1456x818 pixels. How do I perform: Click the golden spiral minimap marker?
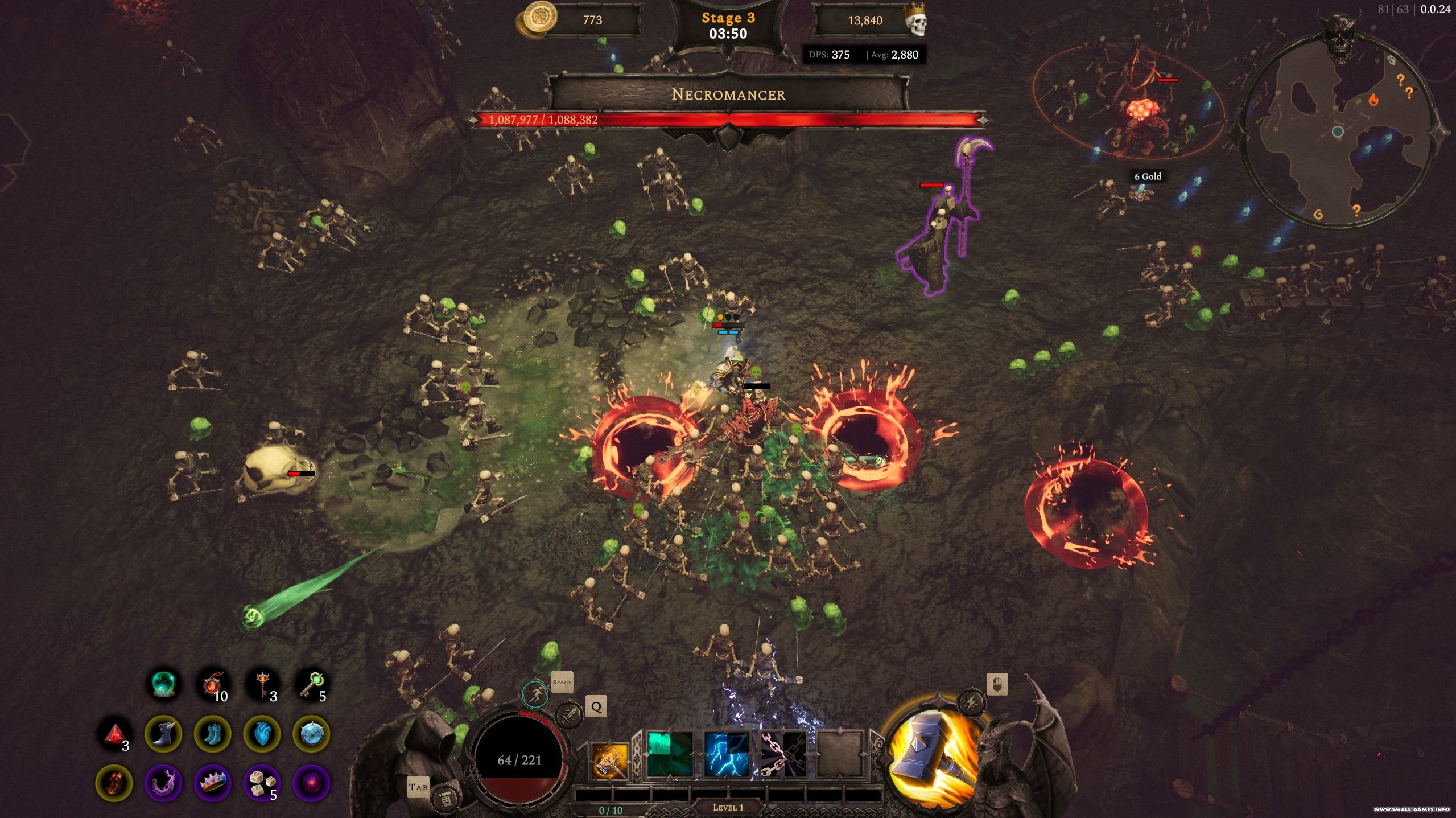tap(1318, 215)
